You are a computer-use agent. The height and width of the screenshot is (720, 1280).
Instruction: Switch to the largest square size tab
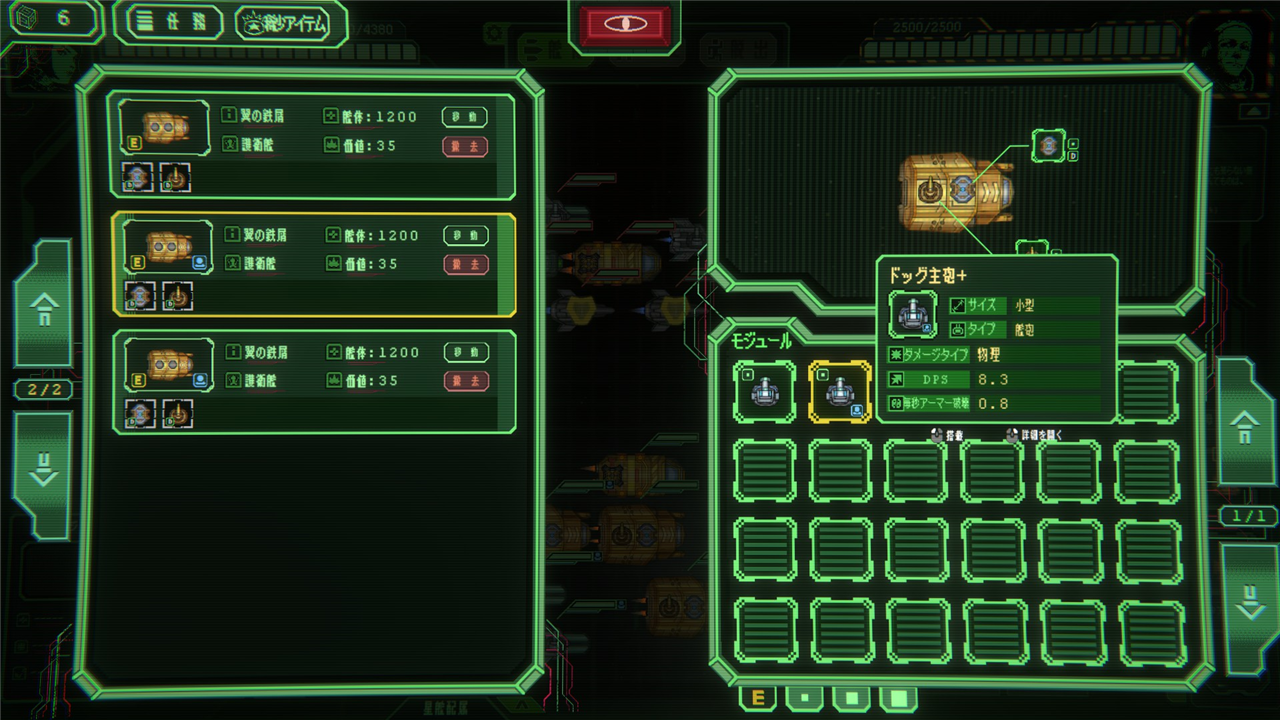(898, 698)
